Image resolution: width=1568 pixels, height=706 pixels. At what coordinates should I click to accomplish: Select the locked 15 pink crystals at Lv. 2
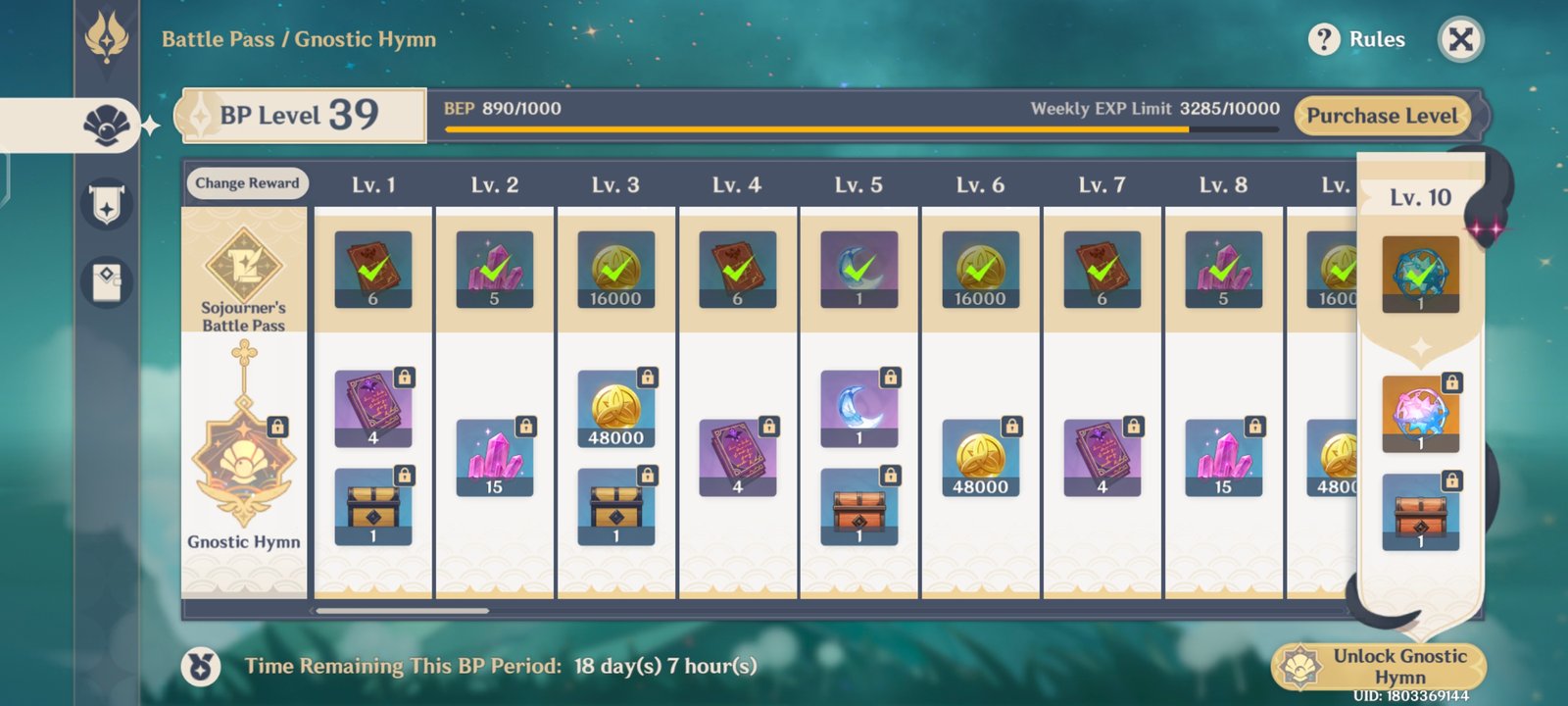point(494,458)
